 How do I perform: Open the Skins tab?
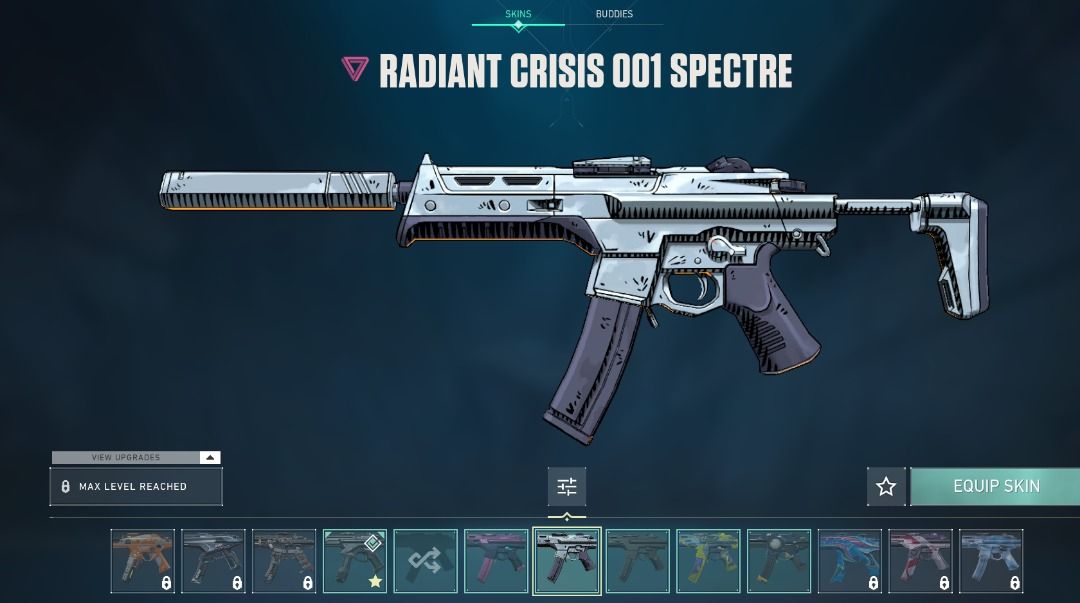pyautogui.click(x=518, y=14)
